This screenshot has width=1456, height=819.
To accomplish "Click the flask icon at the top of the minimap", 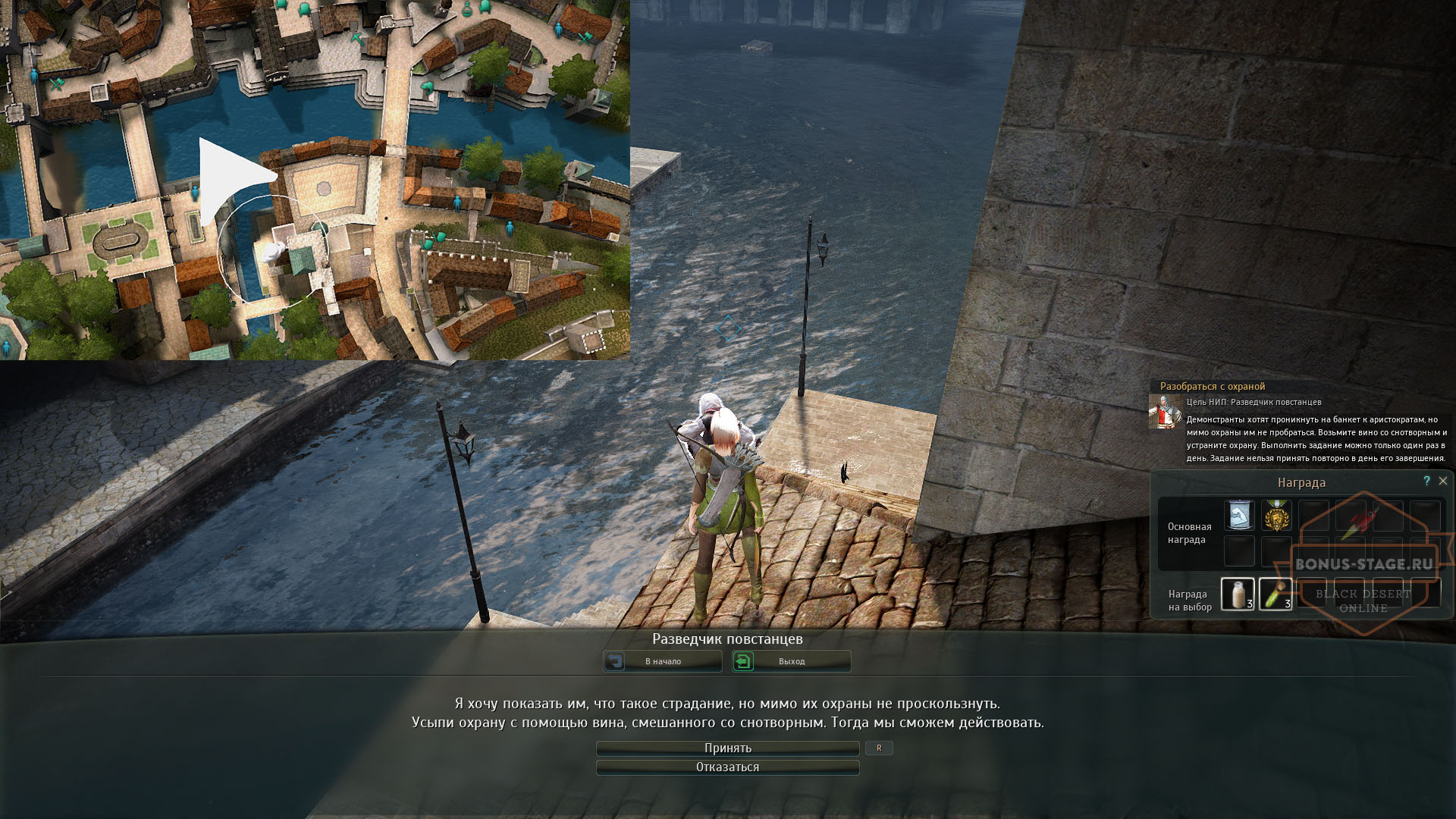I will point(466,10).
